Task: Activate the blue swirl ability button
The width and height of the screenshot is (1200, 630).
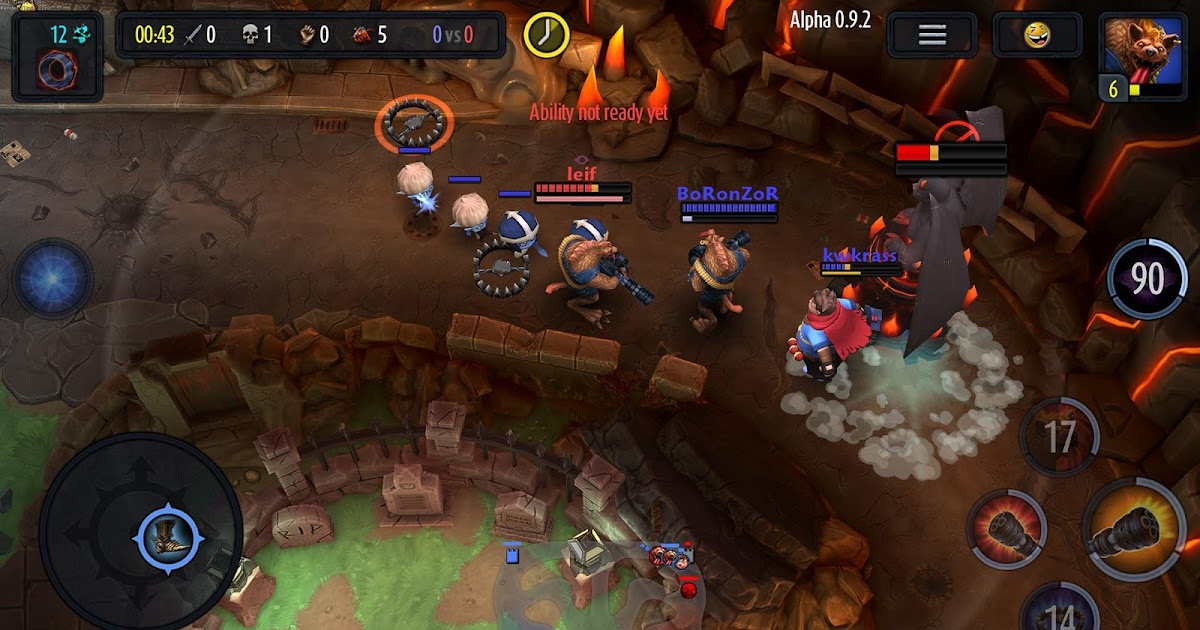Action: click(52, 278)
